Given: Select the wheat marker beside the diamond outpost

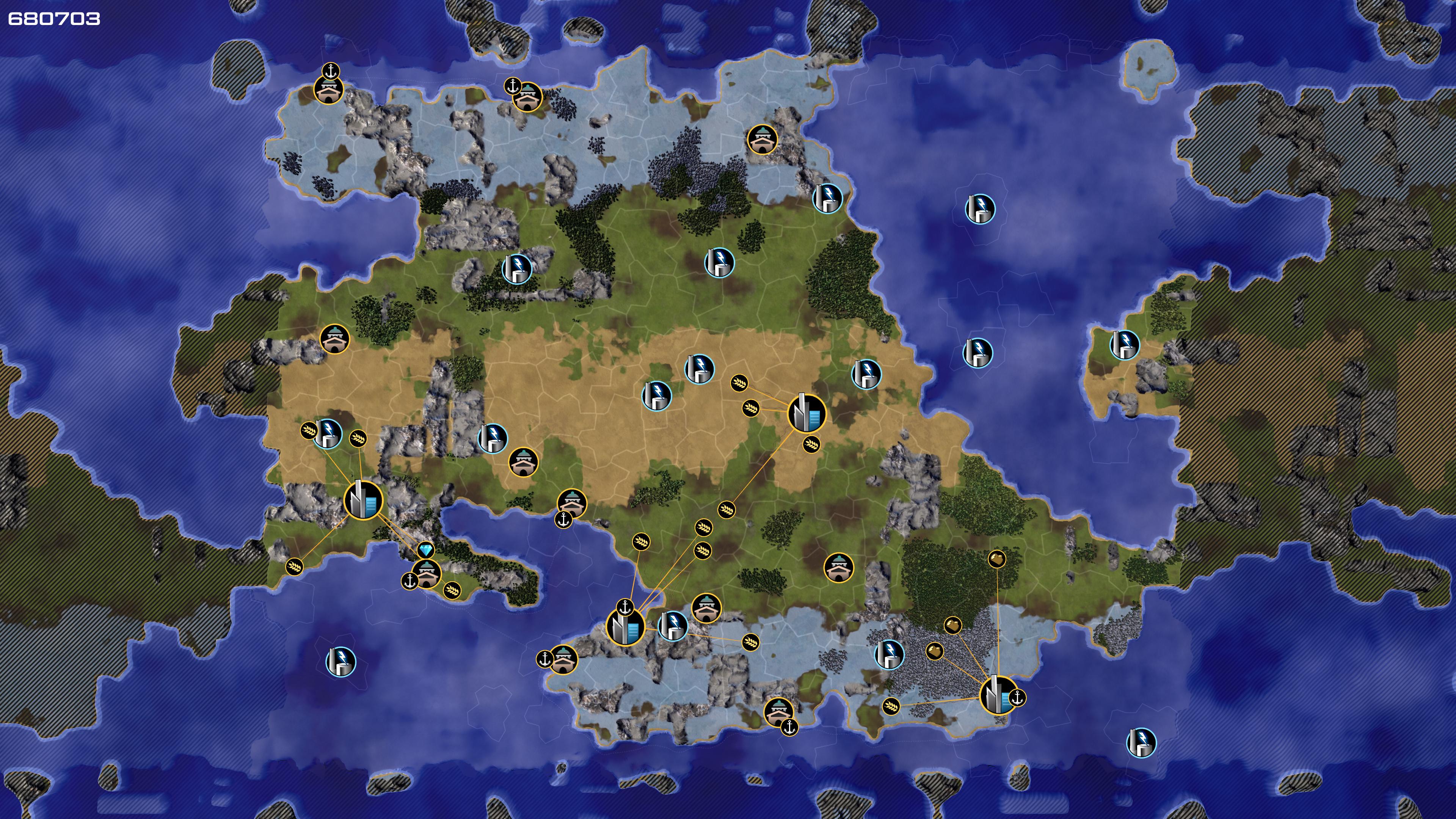Looking at the screenshot, I should [452, 591].
